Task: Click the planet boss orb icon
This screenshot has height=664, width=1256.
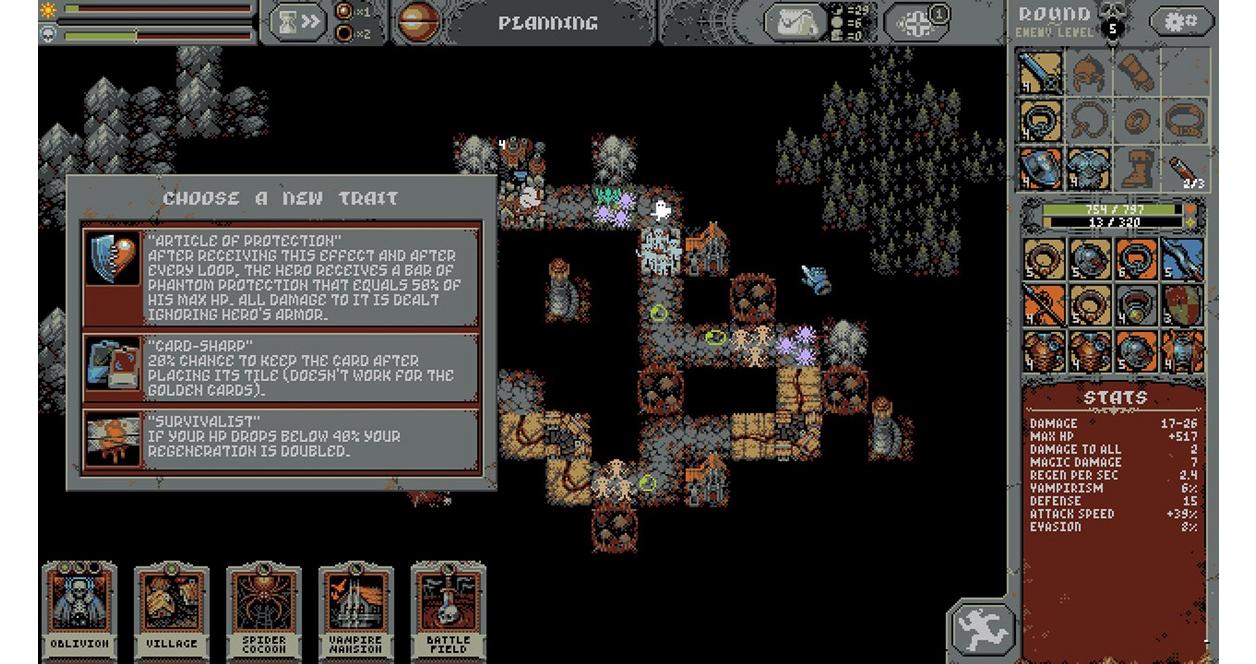Action: click(x=419, y=23)
